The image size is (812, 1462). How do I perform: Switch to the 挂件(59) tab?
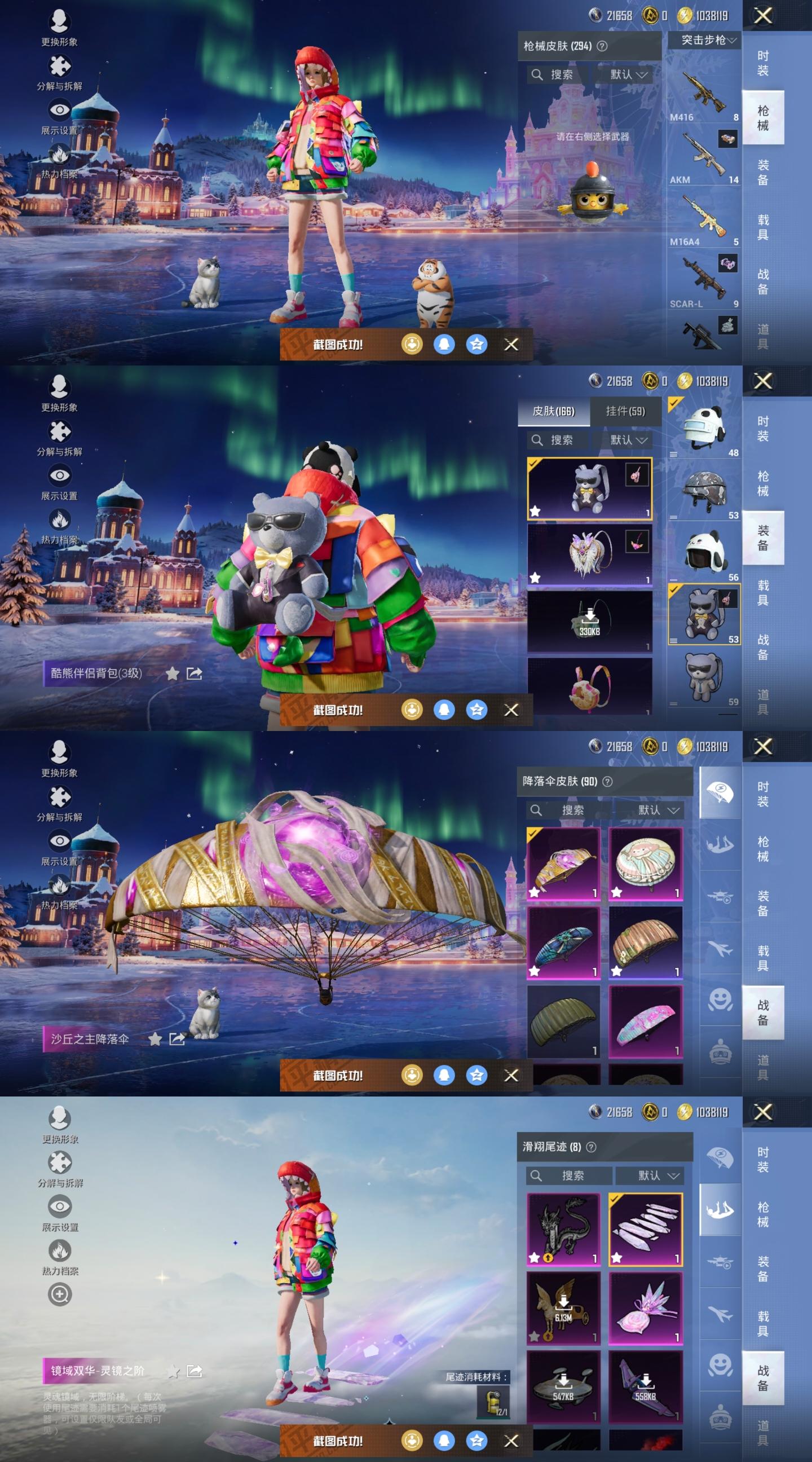(625, 412)
